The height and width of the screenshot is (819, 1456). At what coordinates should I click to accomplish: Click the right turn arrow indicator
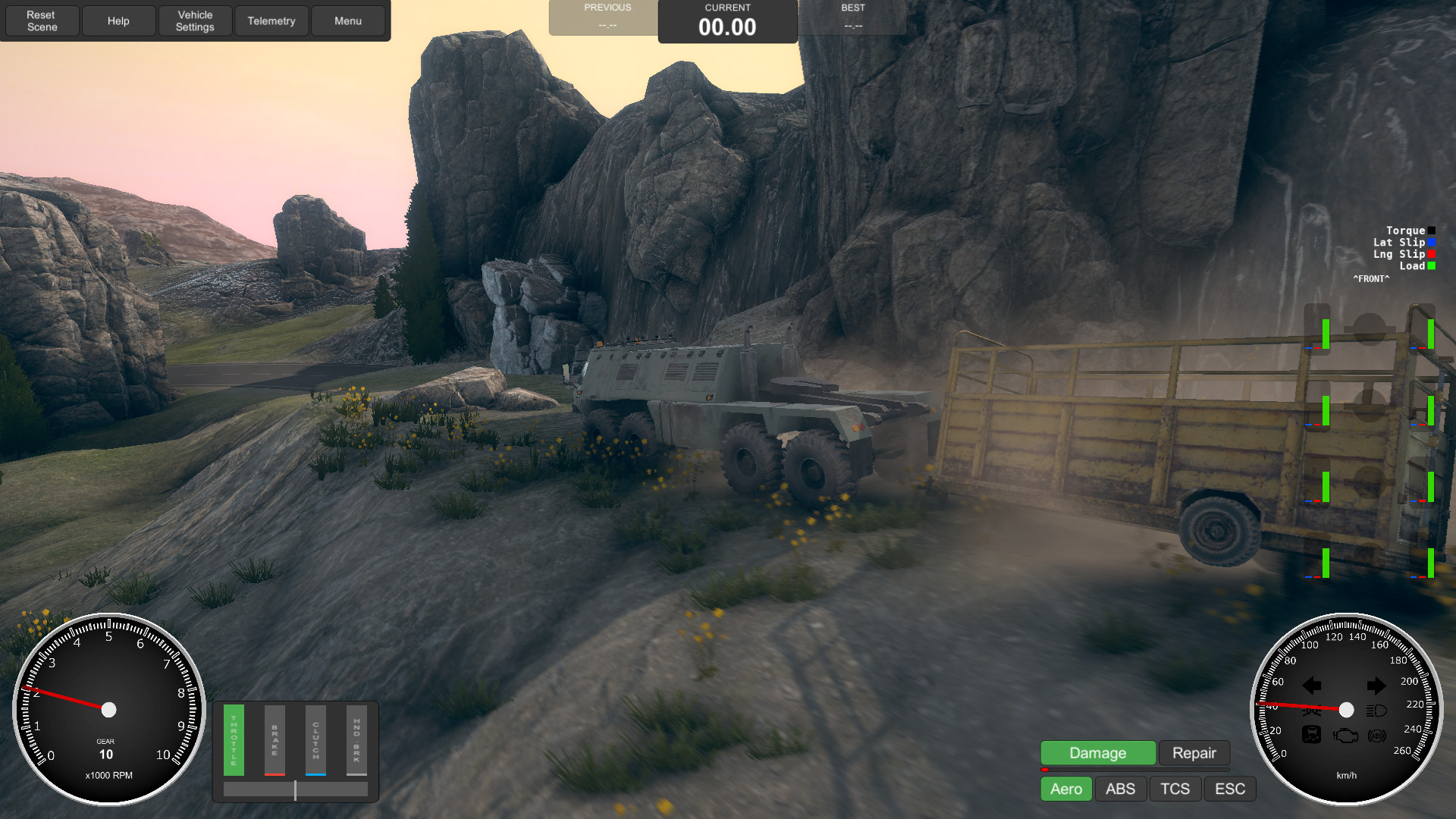[x=1376, y=686]
